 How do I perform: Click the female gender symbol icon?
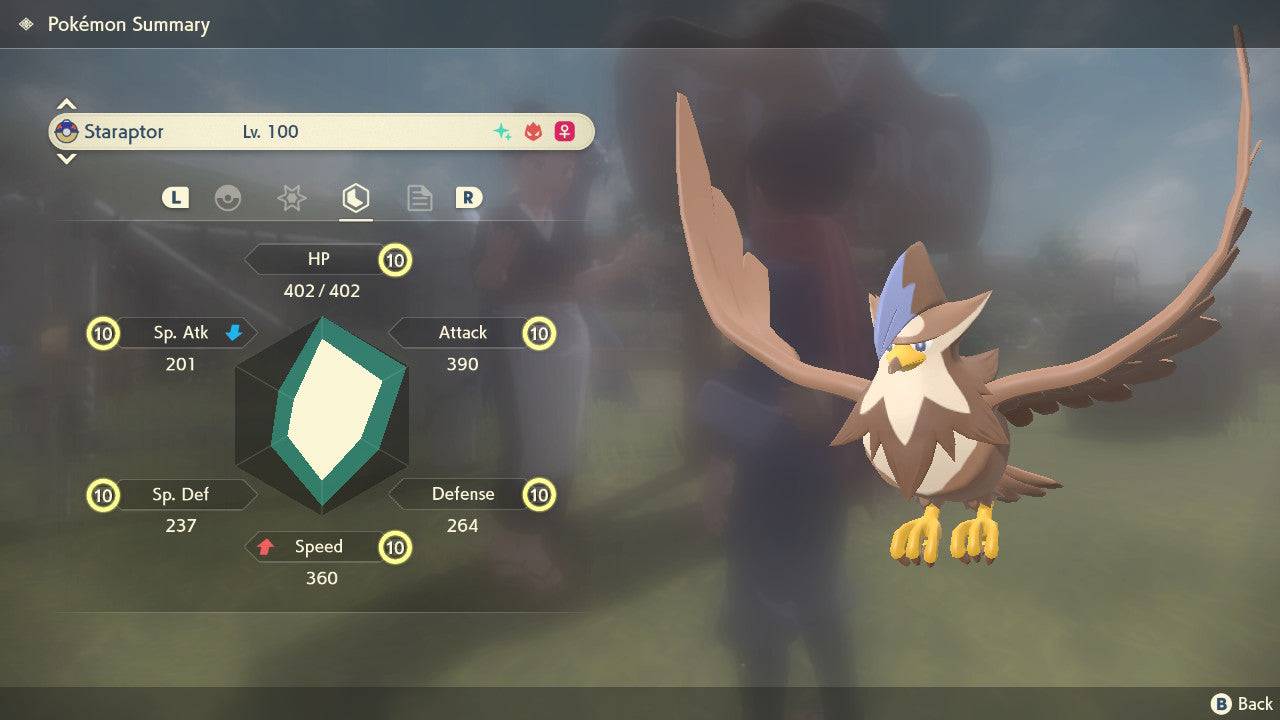point(564,131)
